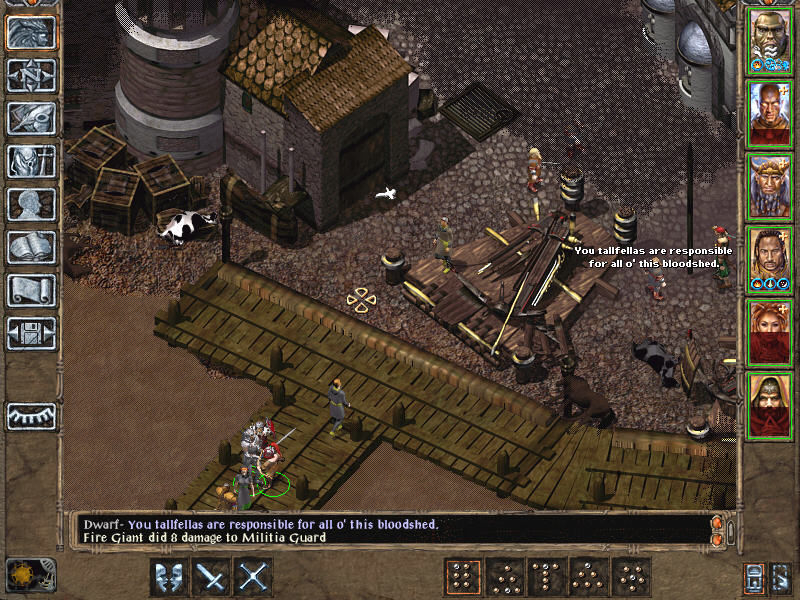Toggle pause using the clock
Viewport: 800px width, 600px height.
[x=19, y=575]
